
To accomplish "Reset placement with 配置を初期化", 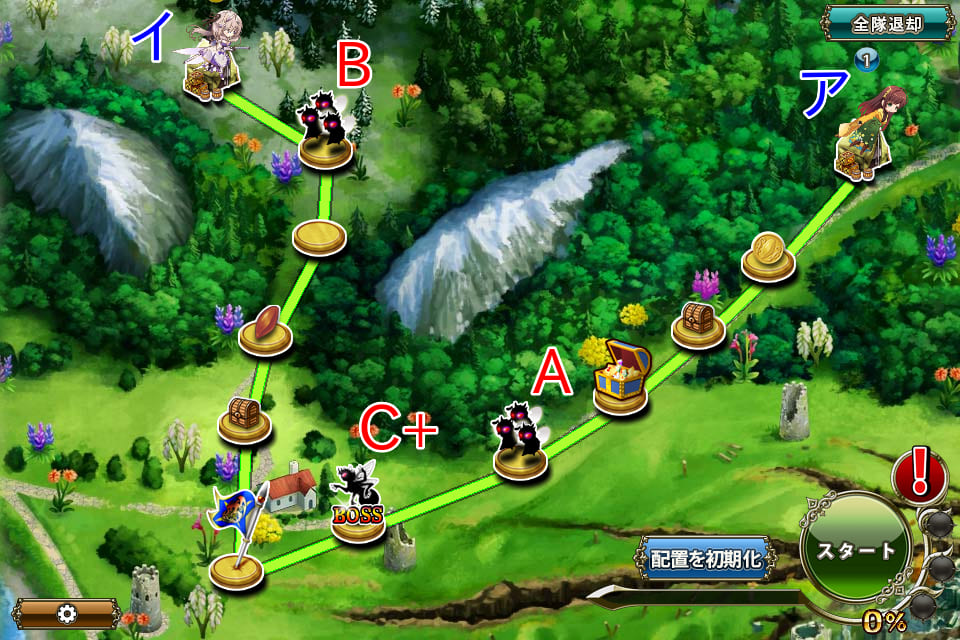I will click(706, 559).
